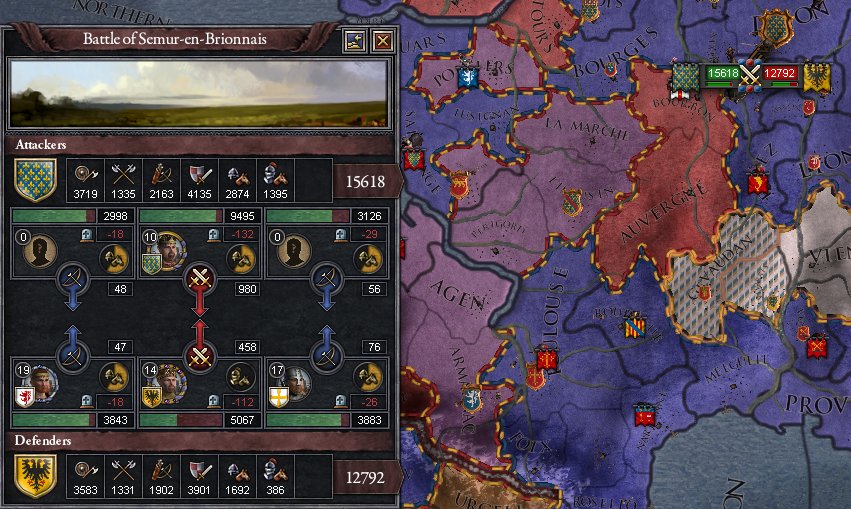Open the defender center commander's portrait
Screen dimensions: 851x509
pos(166,382)
